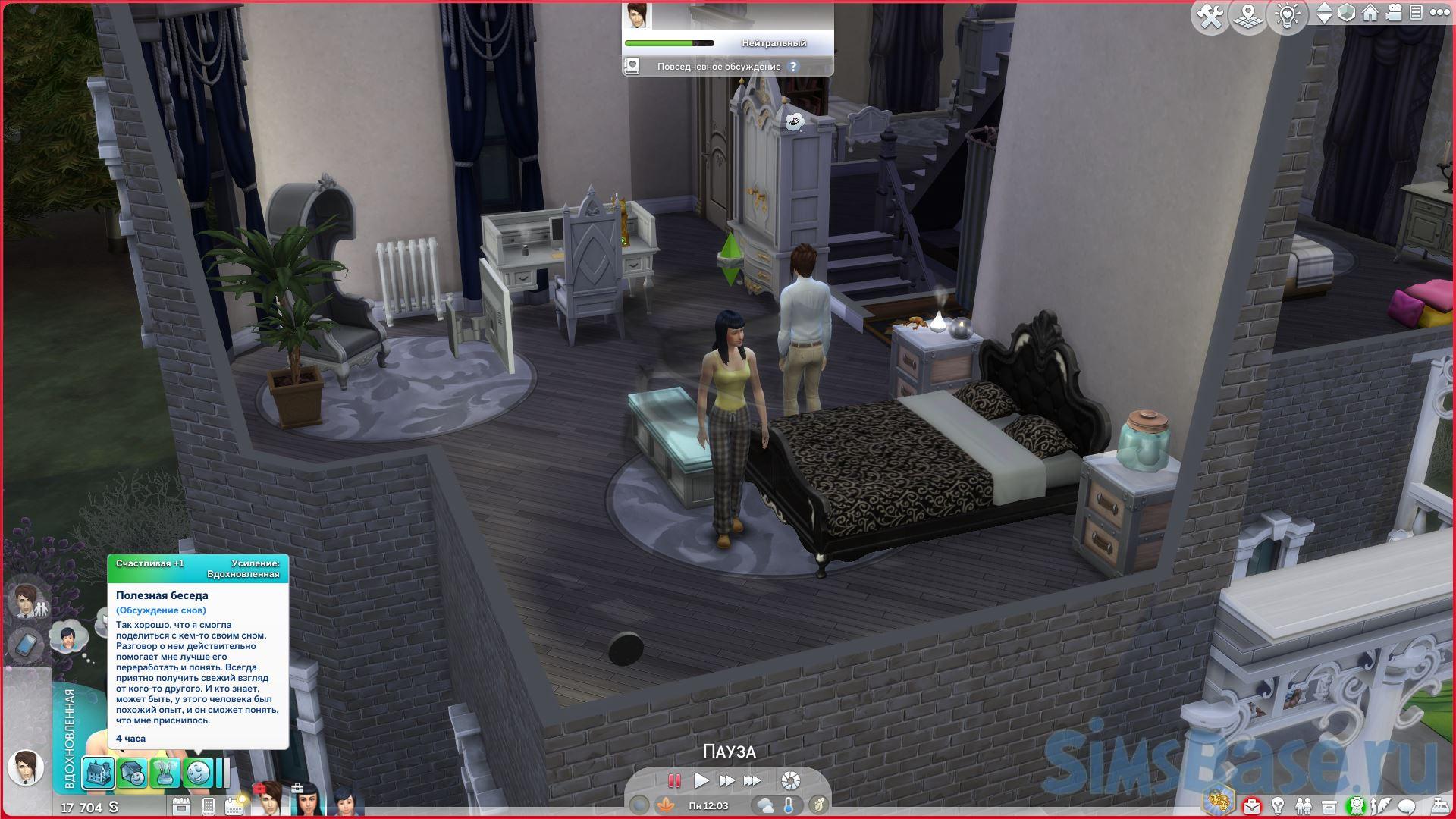1456x819 pixels.
Task: Set game speed to triple ultra speed
Action: tap(752, 780)
